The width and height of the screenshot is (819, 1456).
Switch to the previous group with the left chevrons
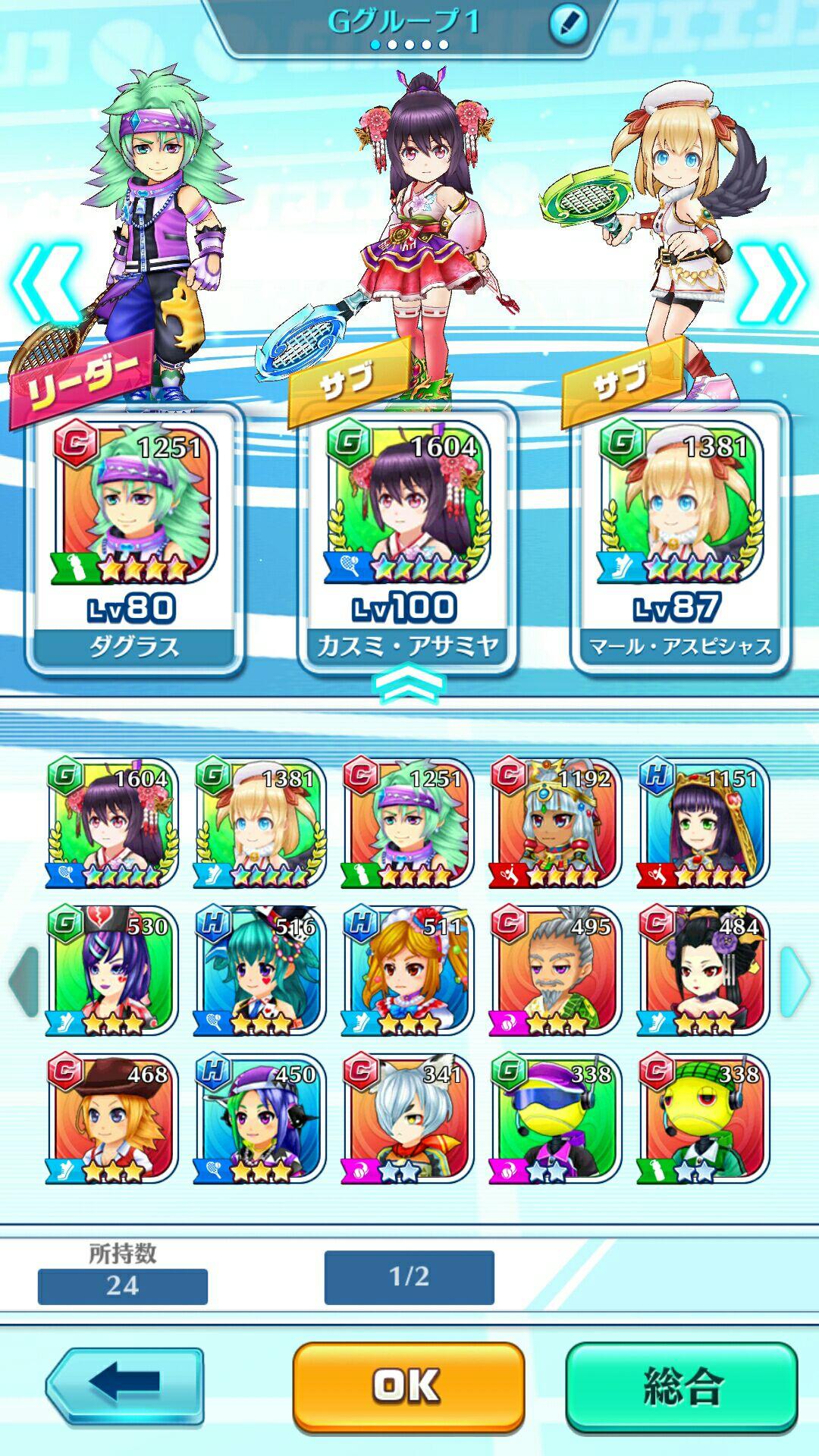(x=45, y=284)
